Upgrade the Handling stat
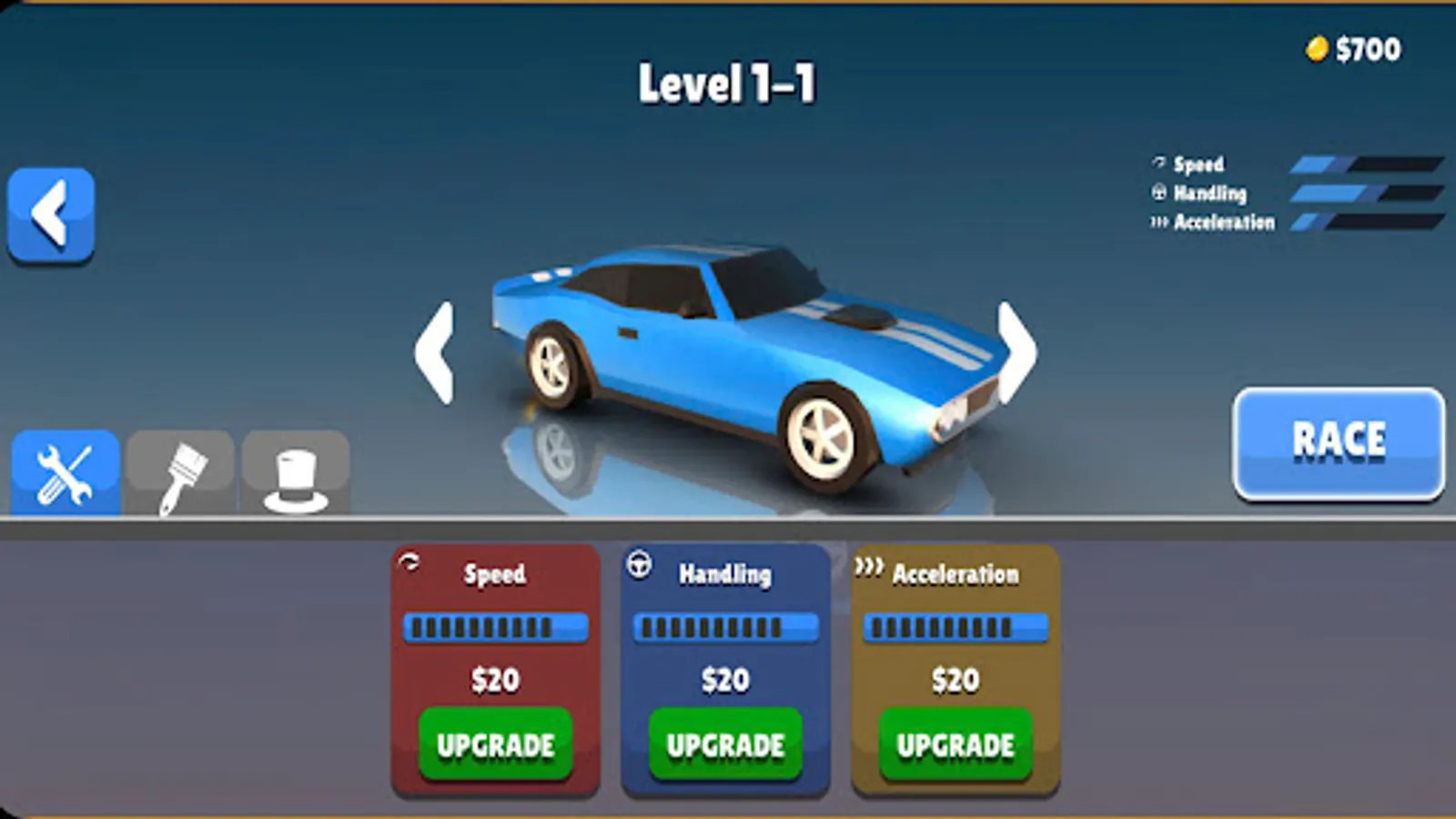Screen dimensions: 1456x819 [x=724, y=743]
